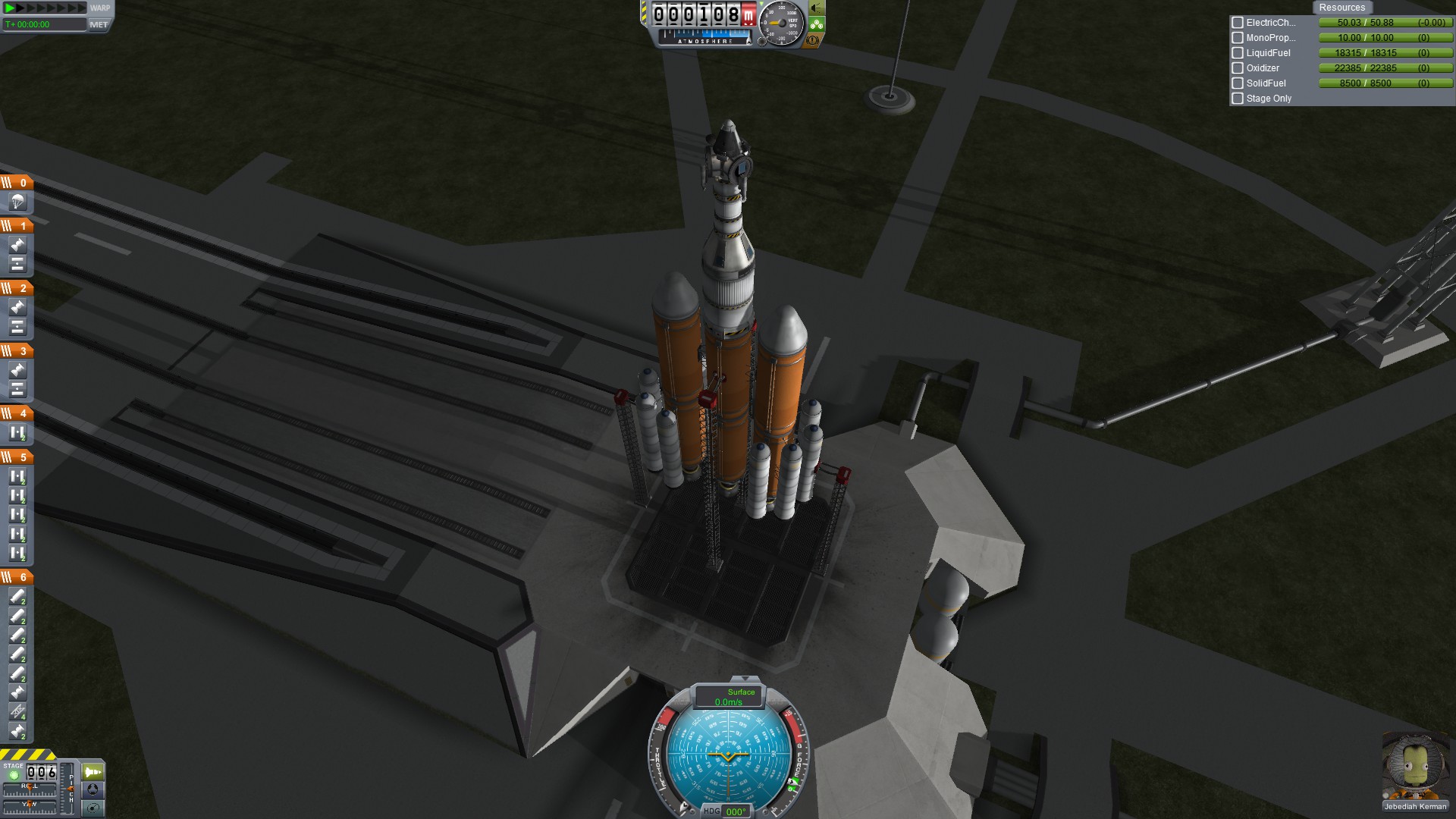The image size is (1456, 819).
Task: Click the Resources panel tab
Action: tap(1341, 8)
